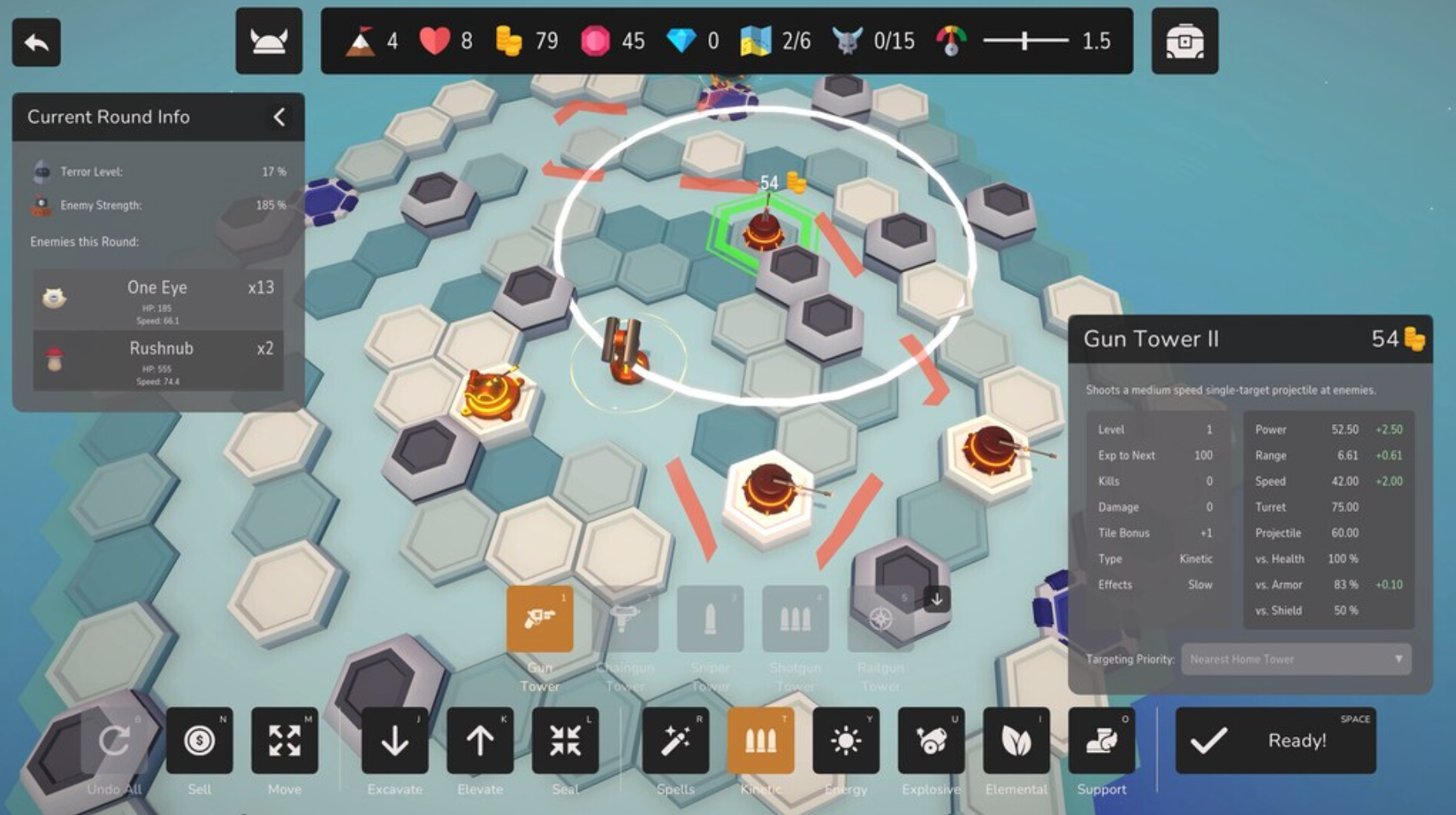Collapse the Current Round Info panel
This screenshot has height=815, width=1456.
pyautogui.click(x=279, y=117)
